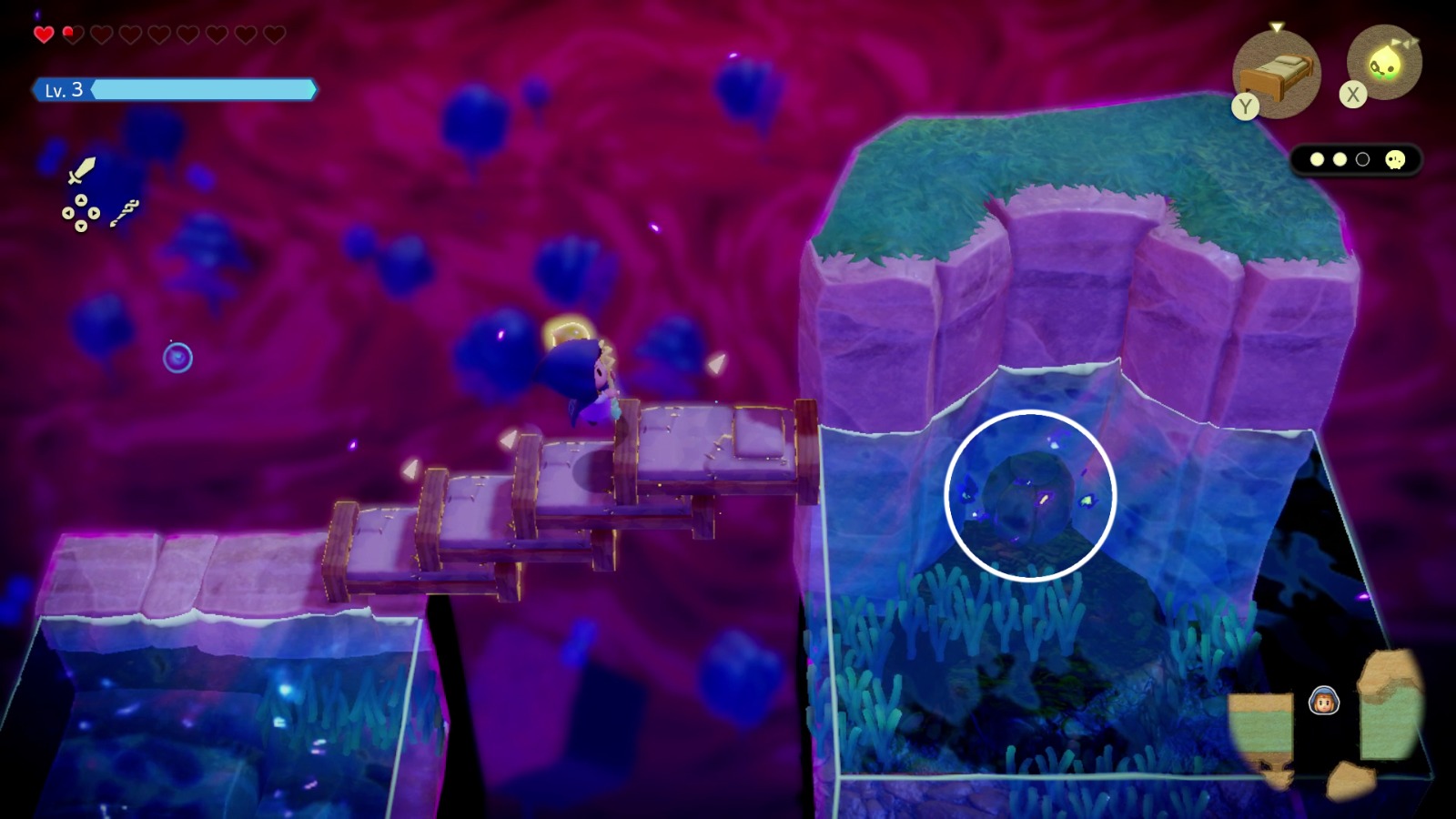Click the blue experience progress bar
Viewport: 1456px width, 819px height.
[x=205, y=90]
